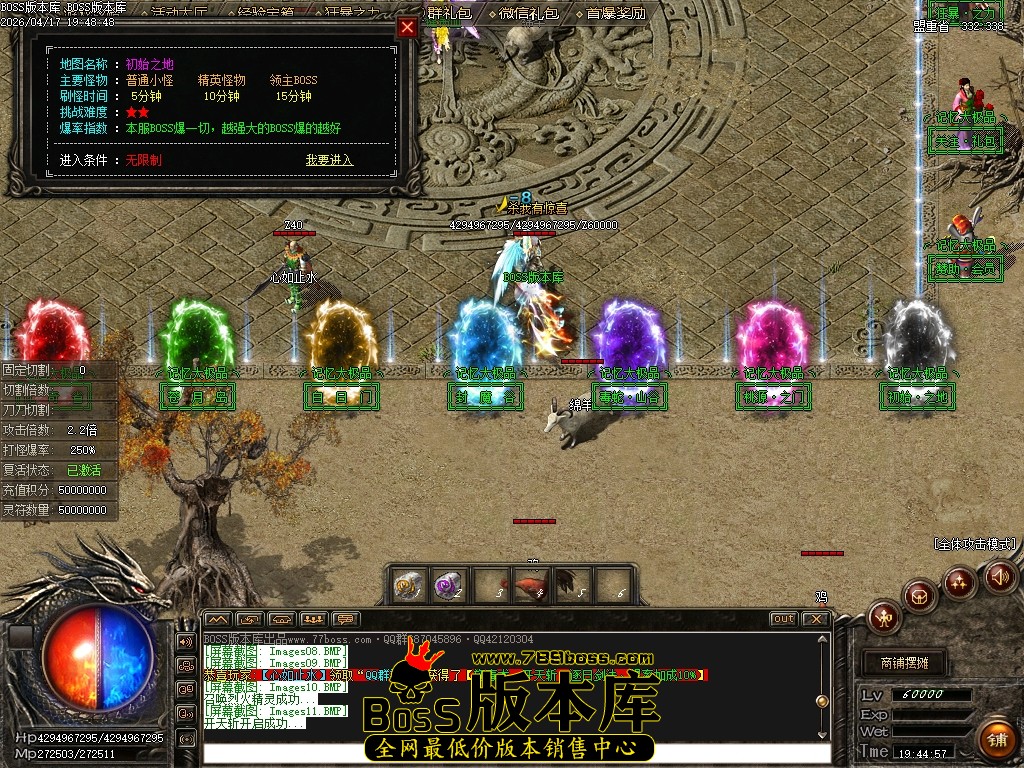The image size is (1024, 768).
Task: Select the group members chat tab icon
Action: pyautogui.click(x=314, y=619)
